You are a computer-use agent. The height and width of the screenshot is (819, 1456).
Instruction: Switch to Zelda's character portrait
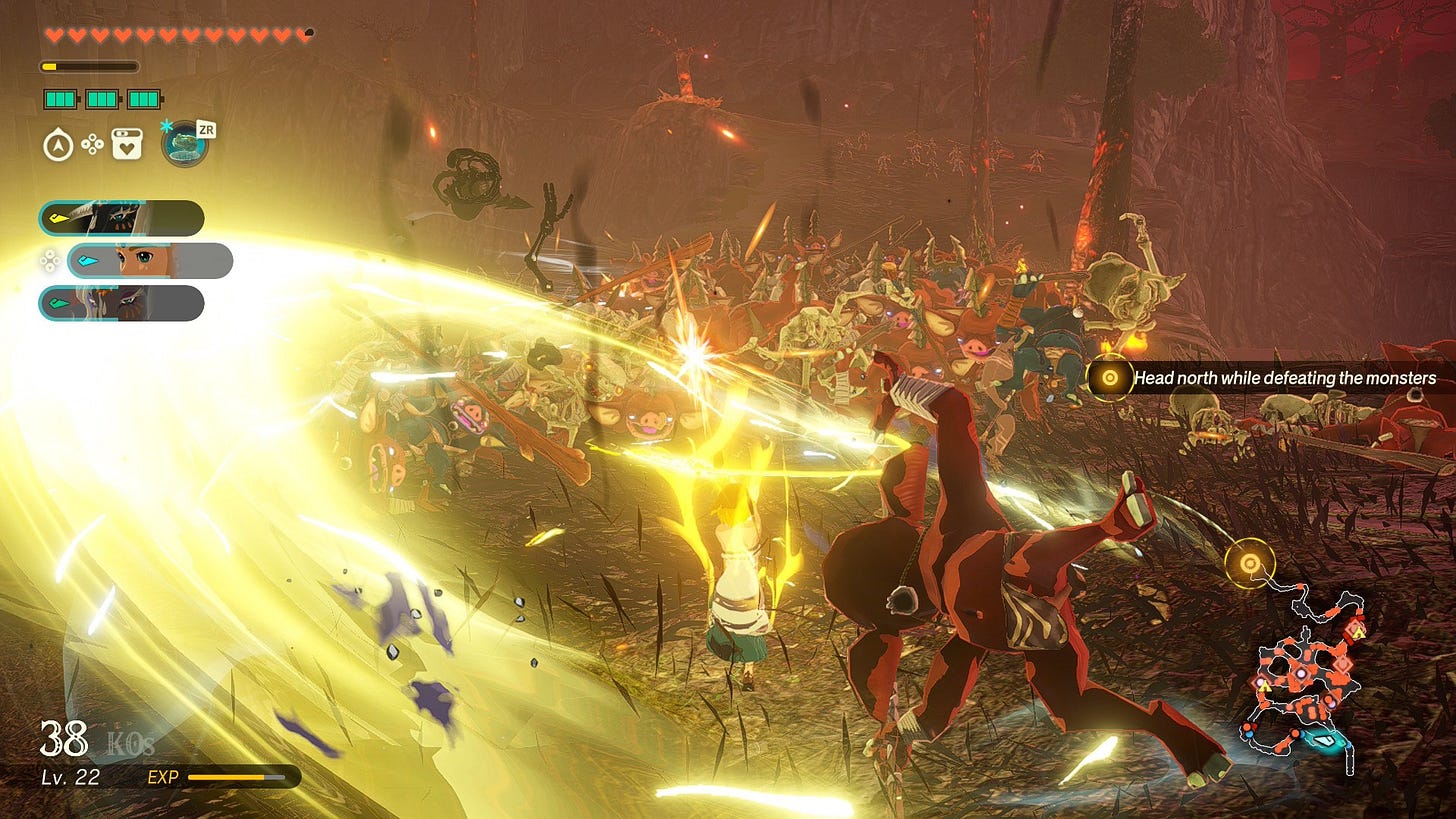pos(150,261)
